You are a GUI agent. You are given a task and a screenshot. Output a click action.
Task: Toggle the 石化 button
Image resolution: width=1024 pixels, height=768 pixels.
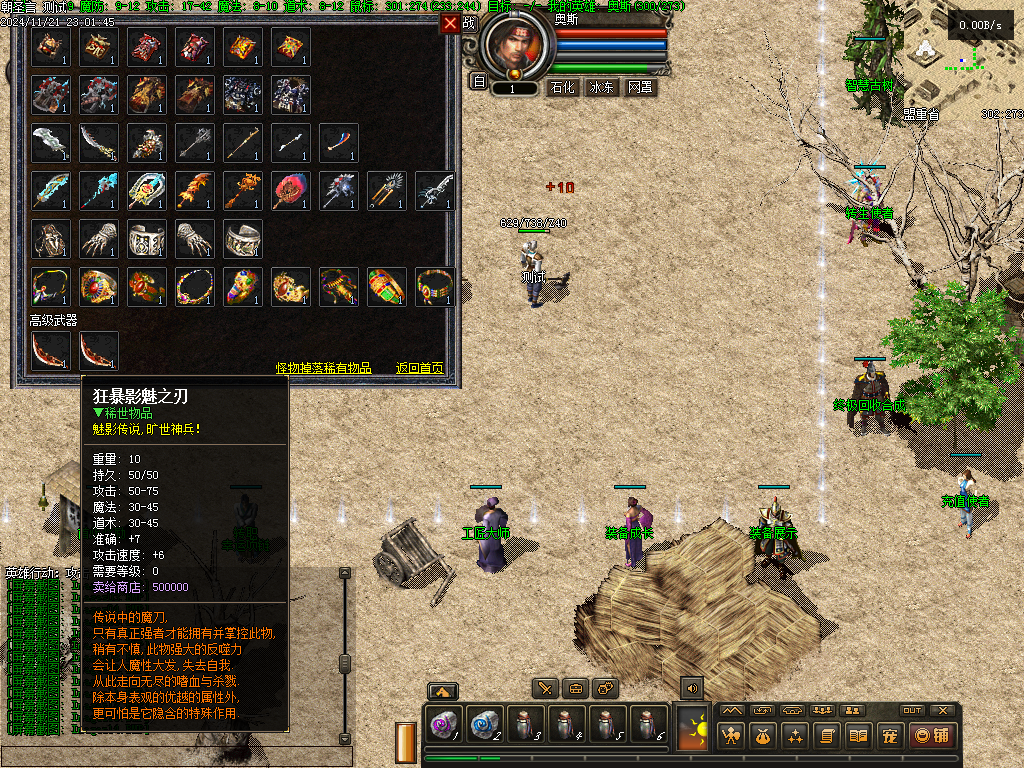click(564, 87)
